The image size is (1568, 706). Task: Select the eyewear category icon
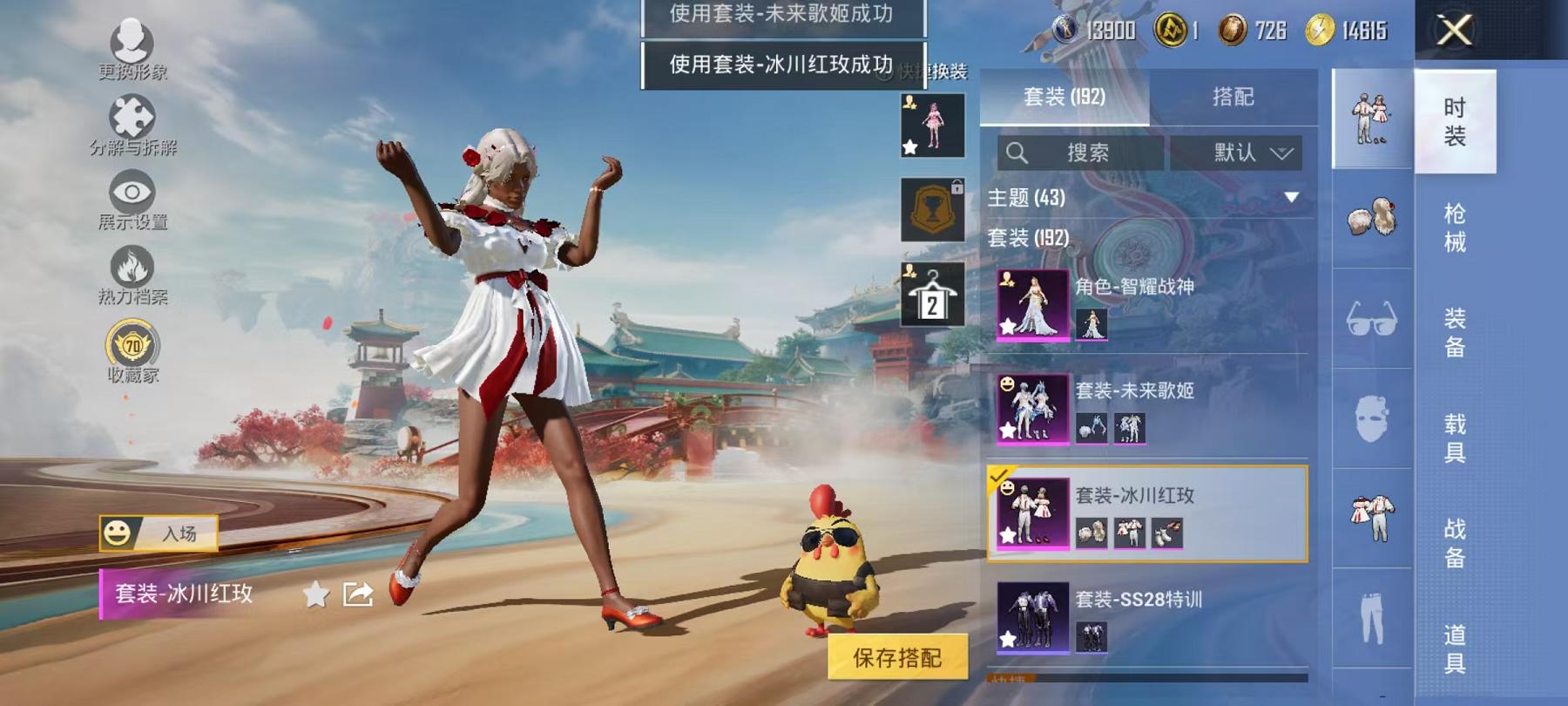click(1374, 320)
